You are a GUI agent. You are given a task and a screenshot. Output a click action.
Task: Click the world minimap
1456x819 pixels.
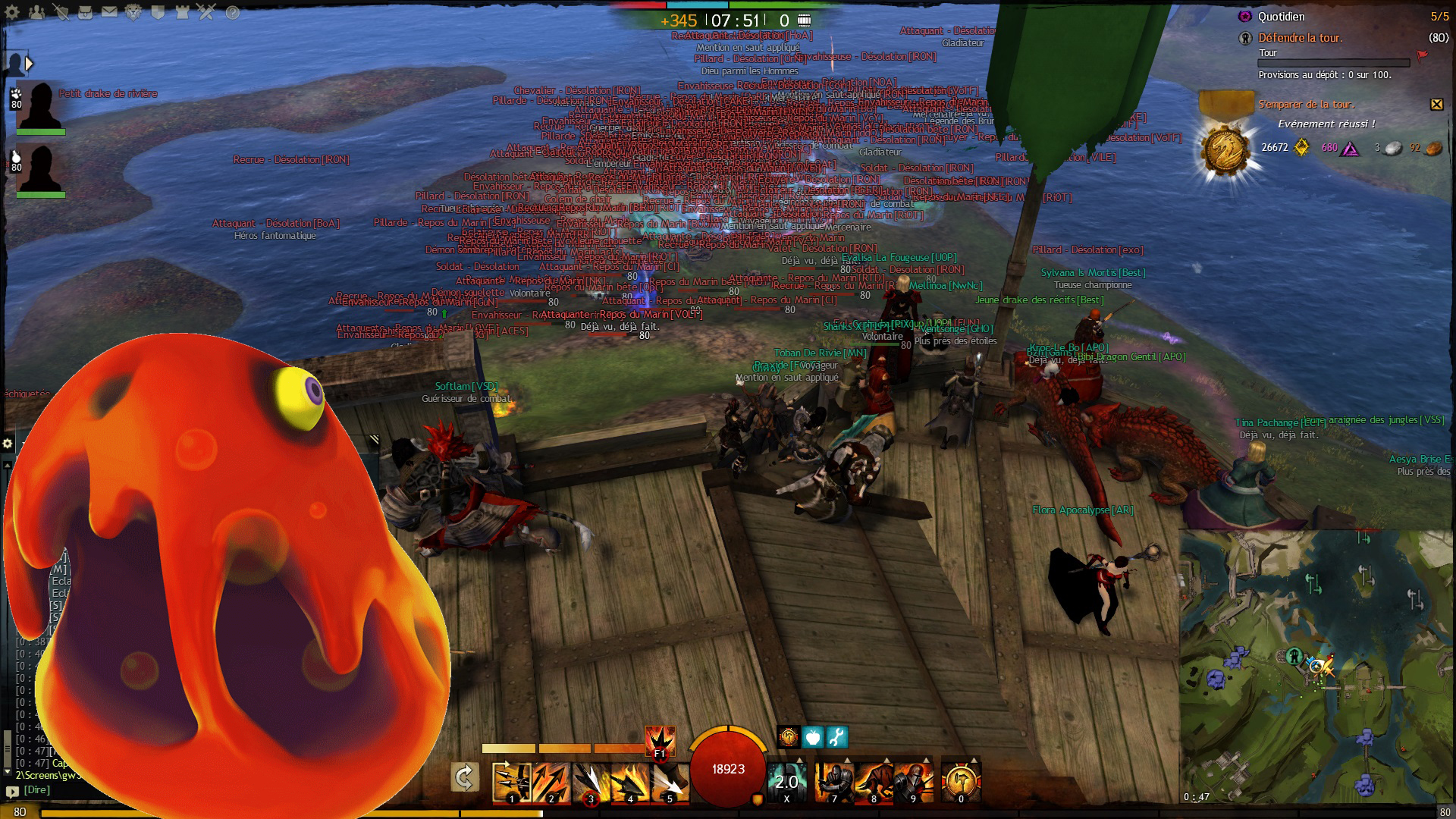point(1317,667)
